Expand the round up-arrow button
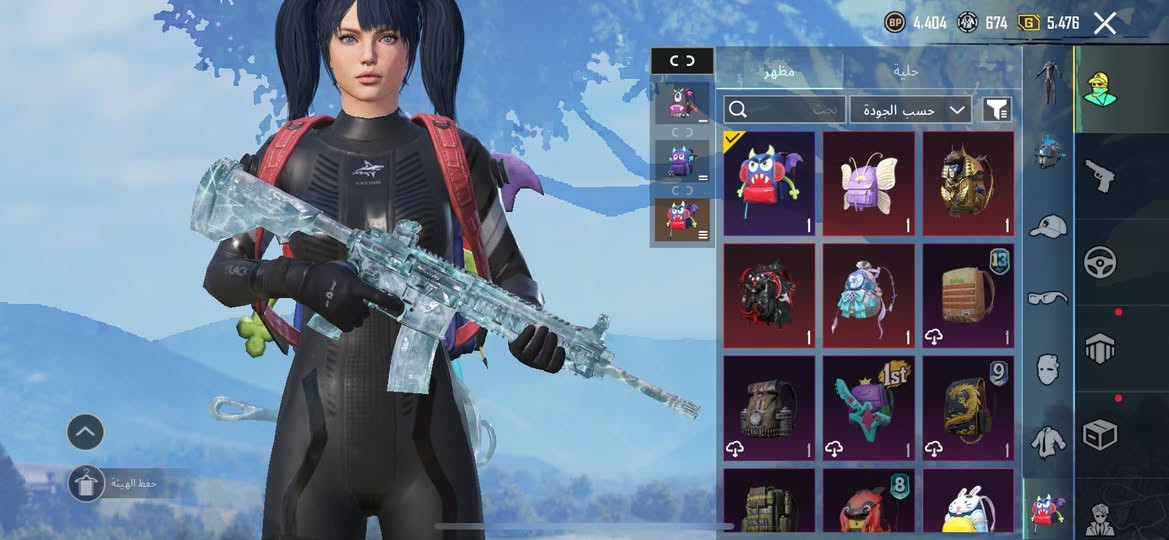1169x540 pixels. (x=85, y=432)
